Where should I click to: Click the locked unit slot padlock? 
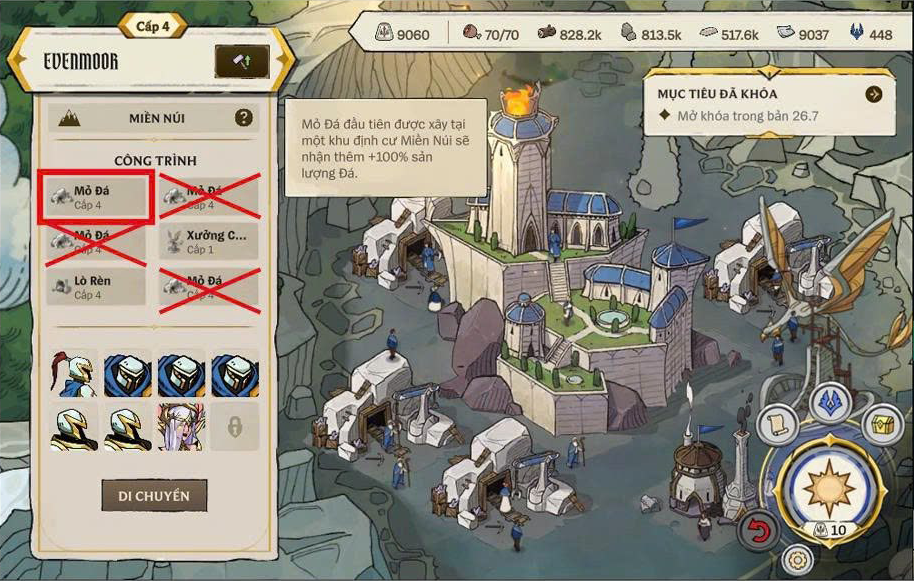pos(235,427)
